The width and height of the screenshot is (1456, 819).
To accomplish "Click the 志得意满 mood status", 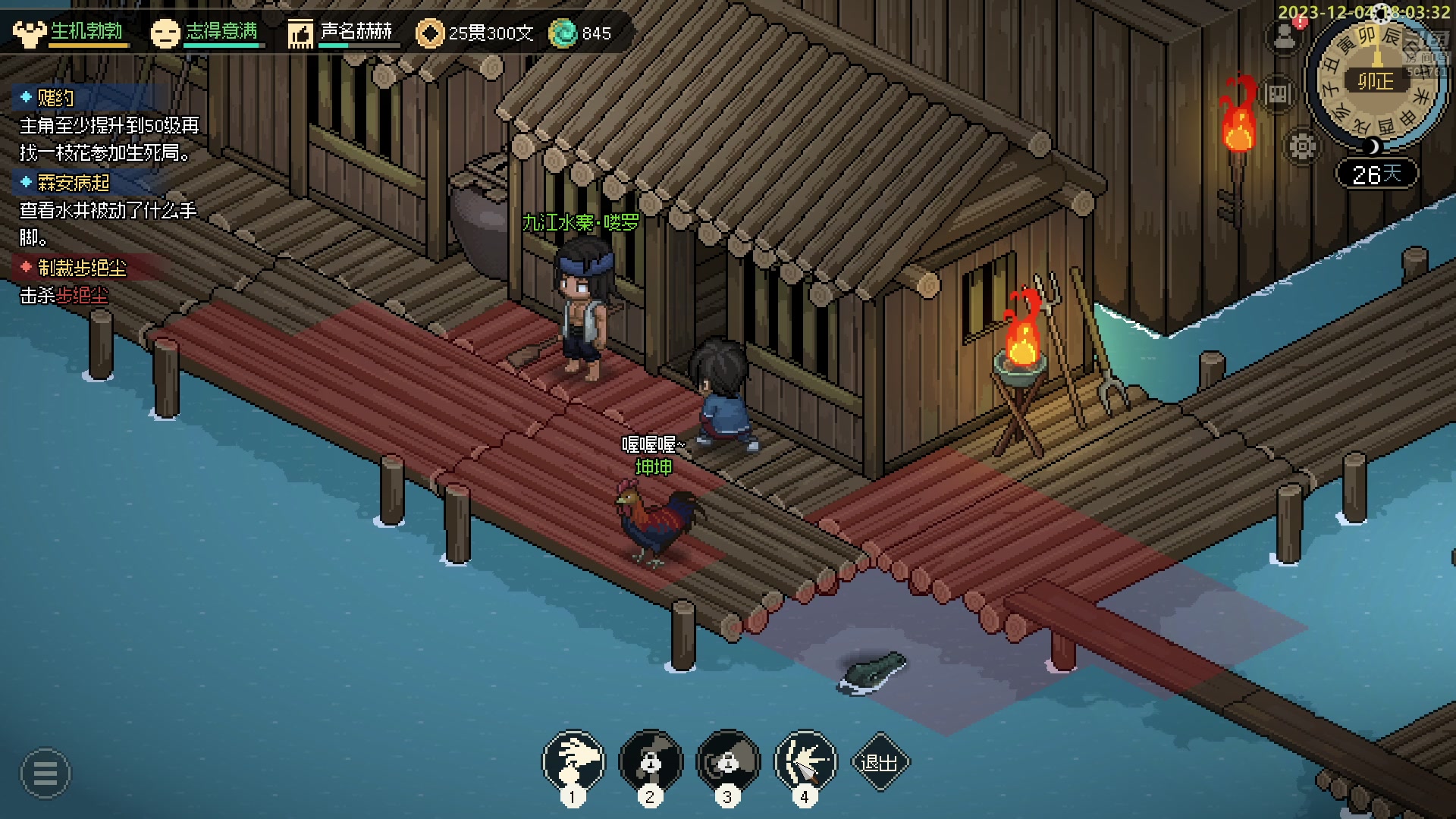I will [x=221, y=32].
